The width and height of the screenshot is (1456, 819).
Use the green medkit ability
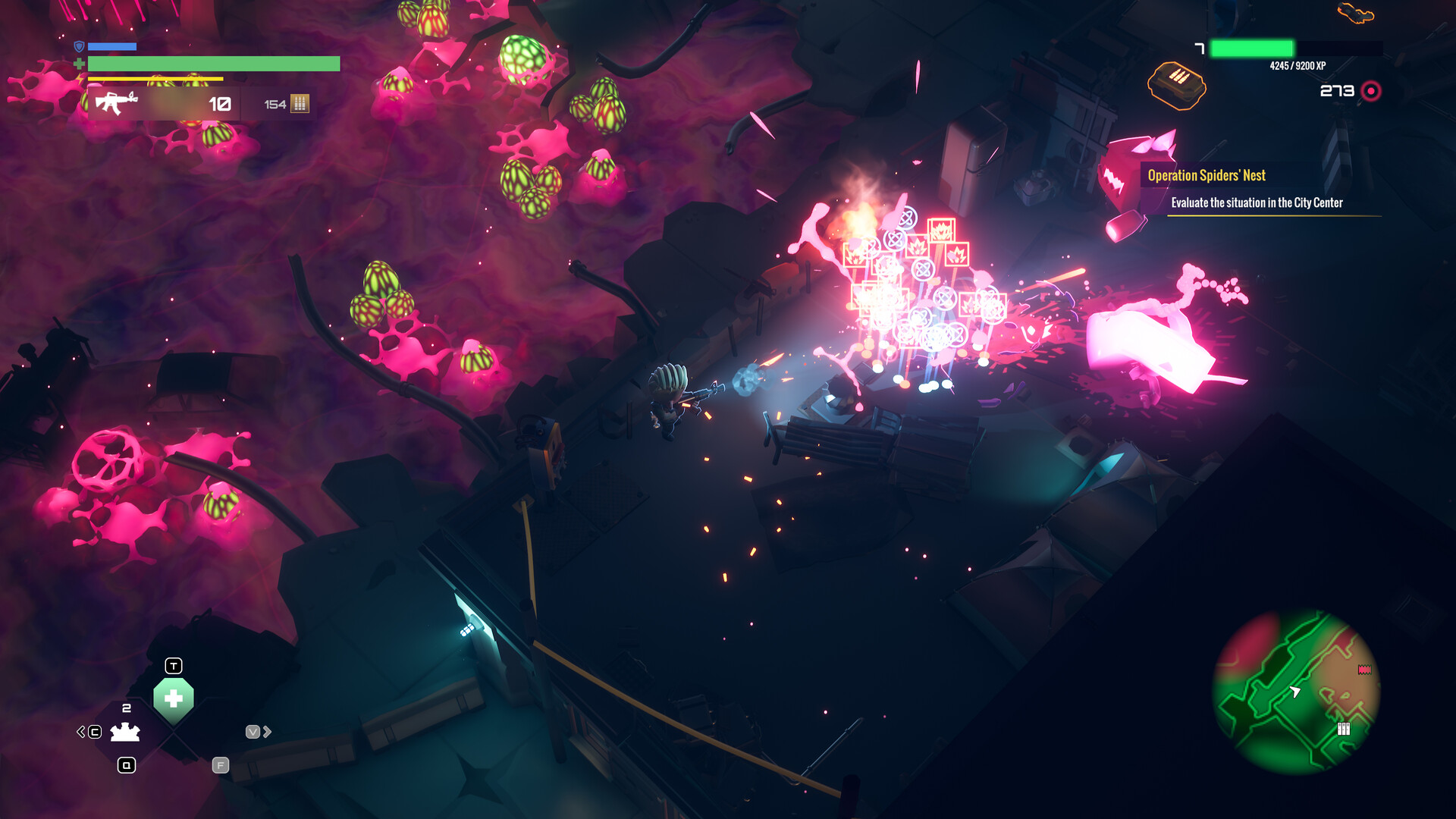(x=174, y=698)
